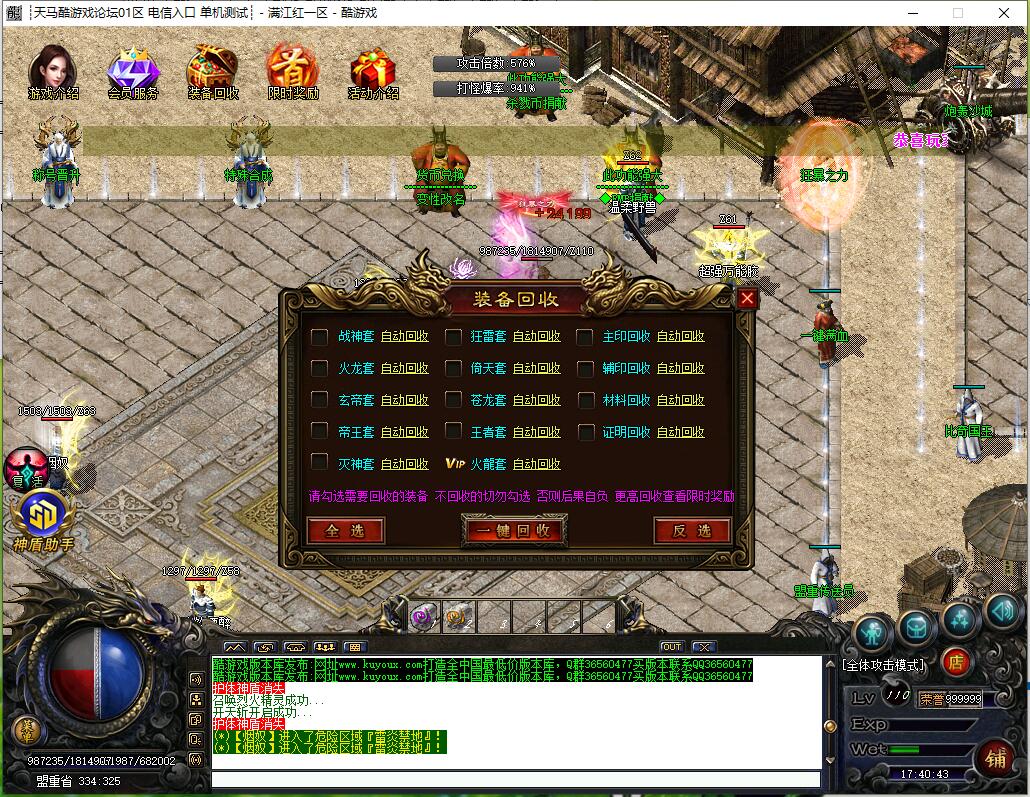Click the 一键回收 button
Screen dimensions: 1030x797
click(x=514, y=531)
